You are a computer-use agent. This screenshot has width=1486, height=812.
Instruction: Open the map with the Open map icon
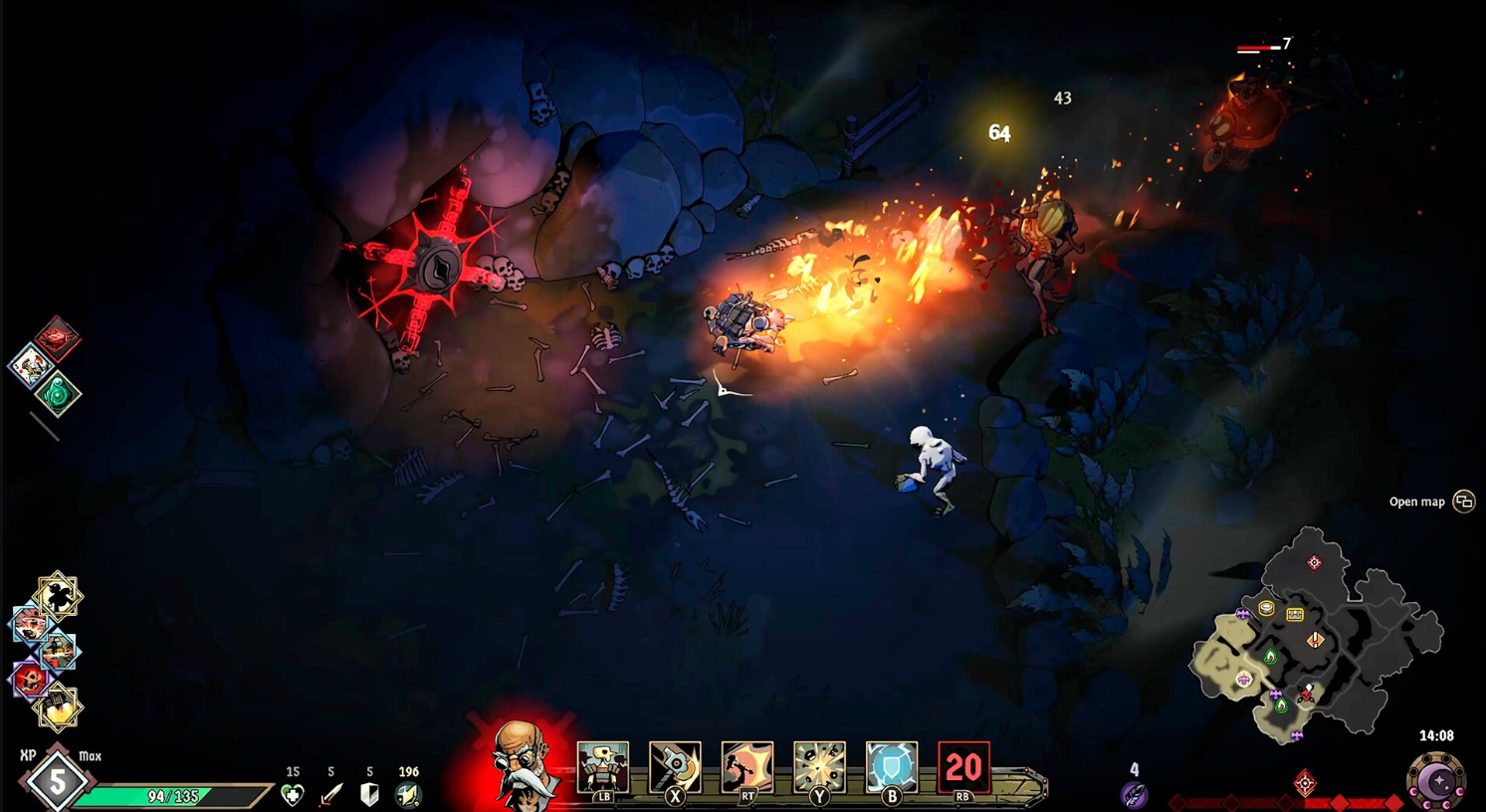point(1463,502)
